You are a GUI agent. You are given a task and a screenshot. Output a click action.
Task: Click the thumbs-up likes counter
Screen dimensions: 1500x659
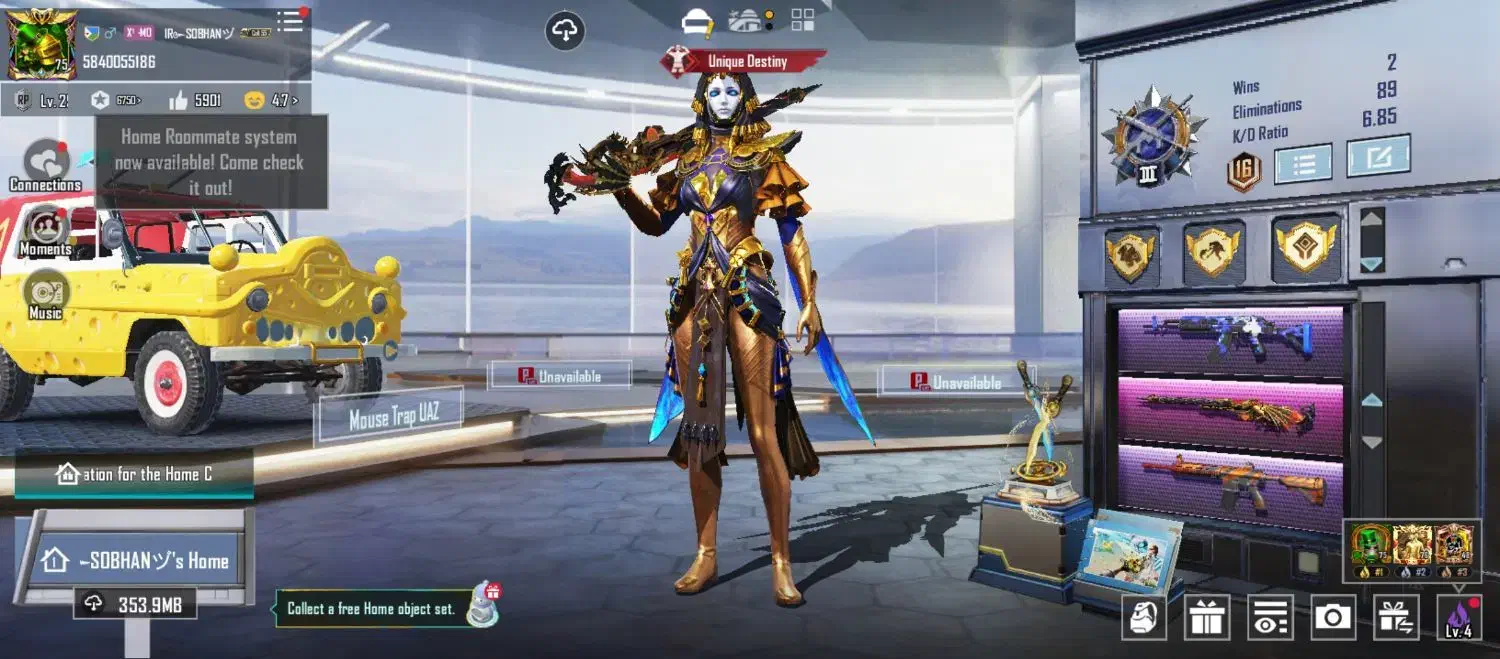pos(194,100)
